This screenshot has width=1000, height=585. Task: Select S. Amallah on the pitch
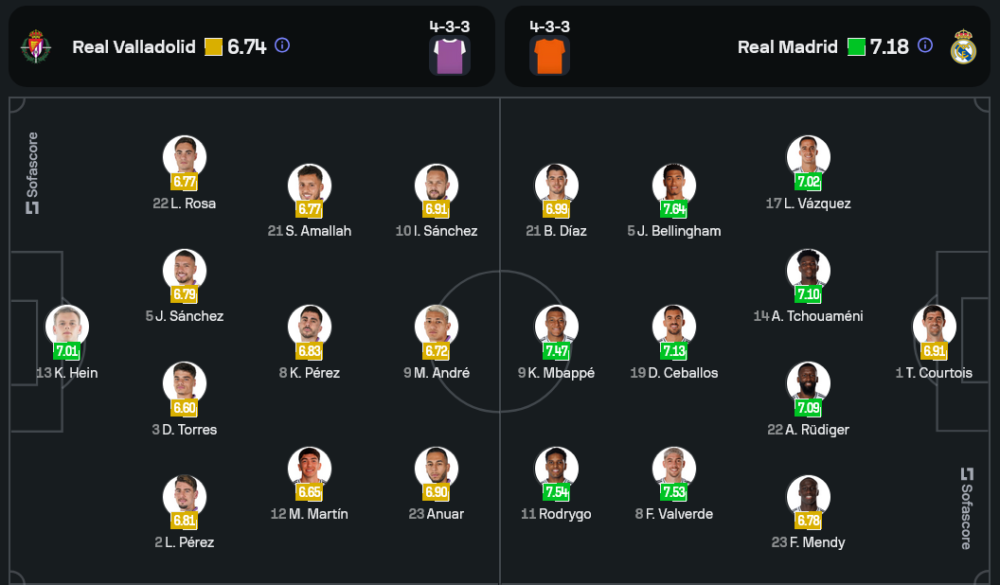click(309, 185)
